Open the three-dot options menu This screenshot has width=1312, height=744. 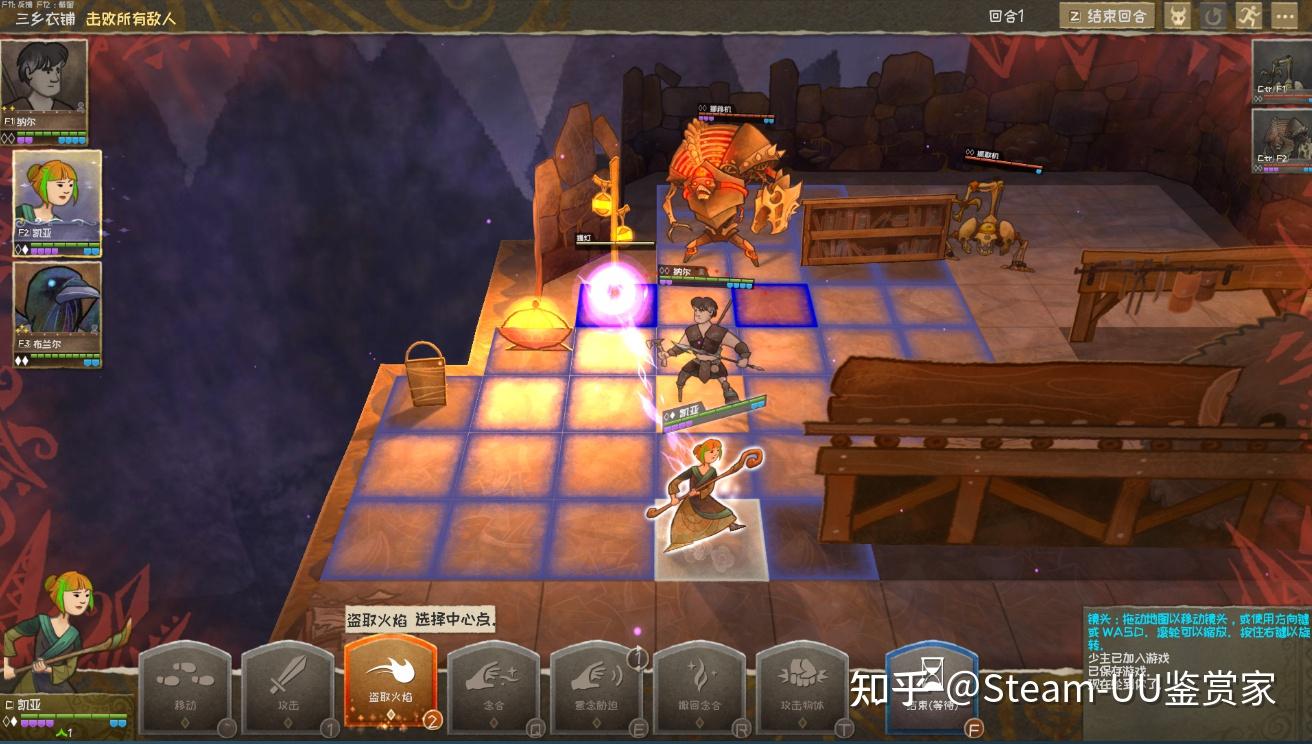pos(1283,16)
